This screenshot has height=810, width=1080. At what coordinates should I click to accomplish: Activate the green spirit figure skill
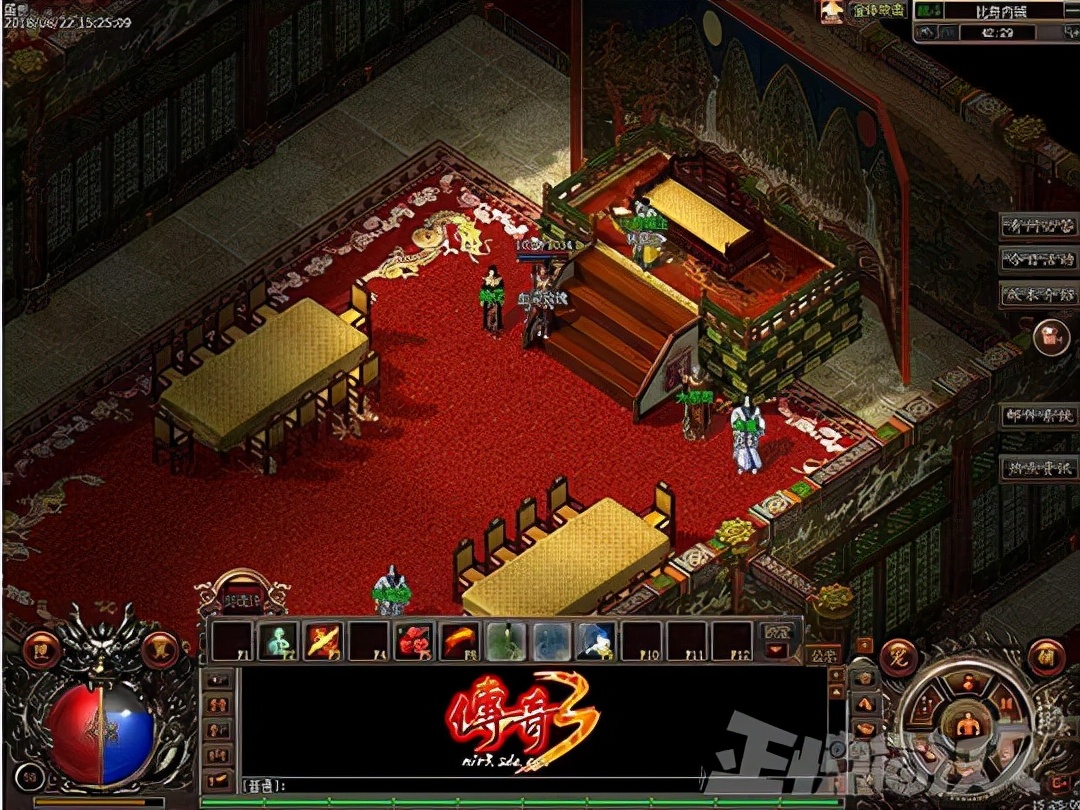point(279,640)
